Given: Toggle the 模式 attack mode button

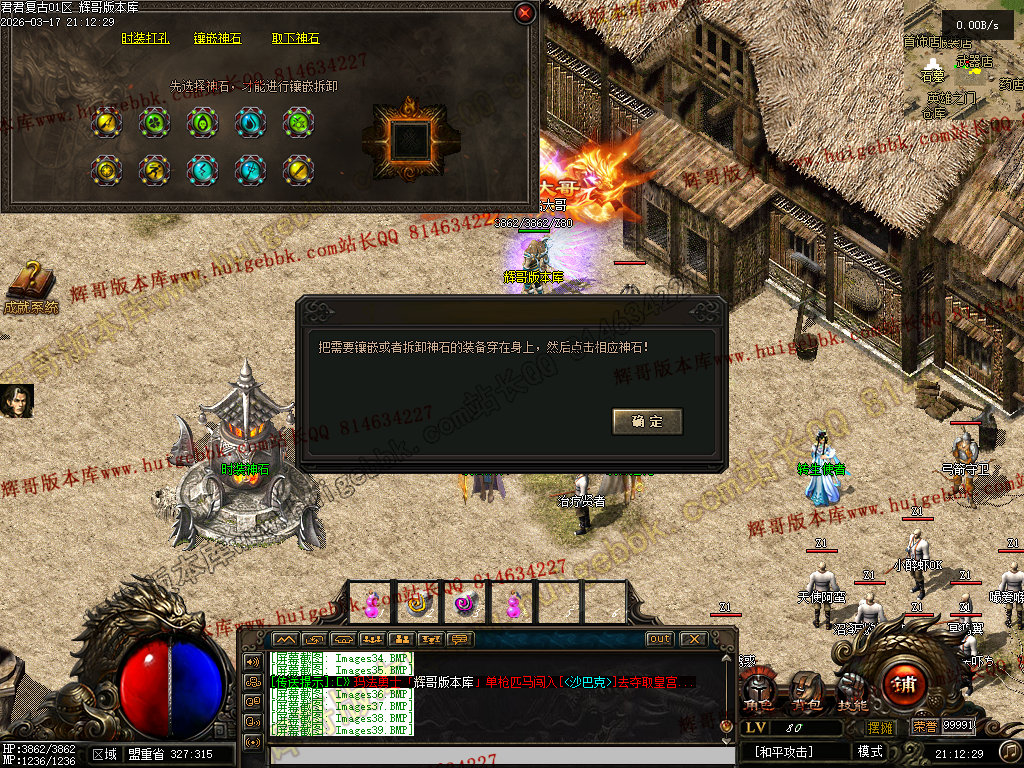Looking at the screenshot, I should click(870, 752).
